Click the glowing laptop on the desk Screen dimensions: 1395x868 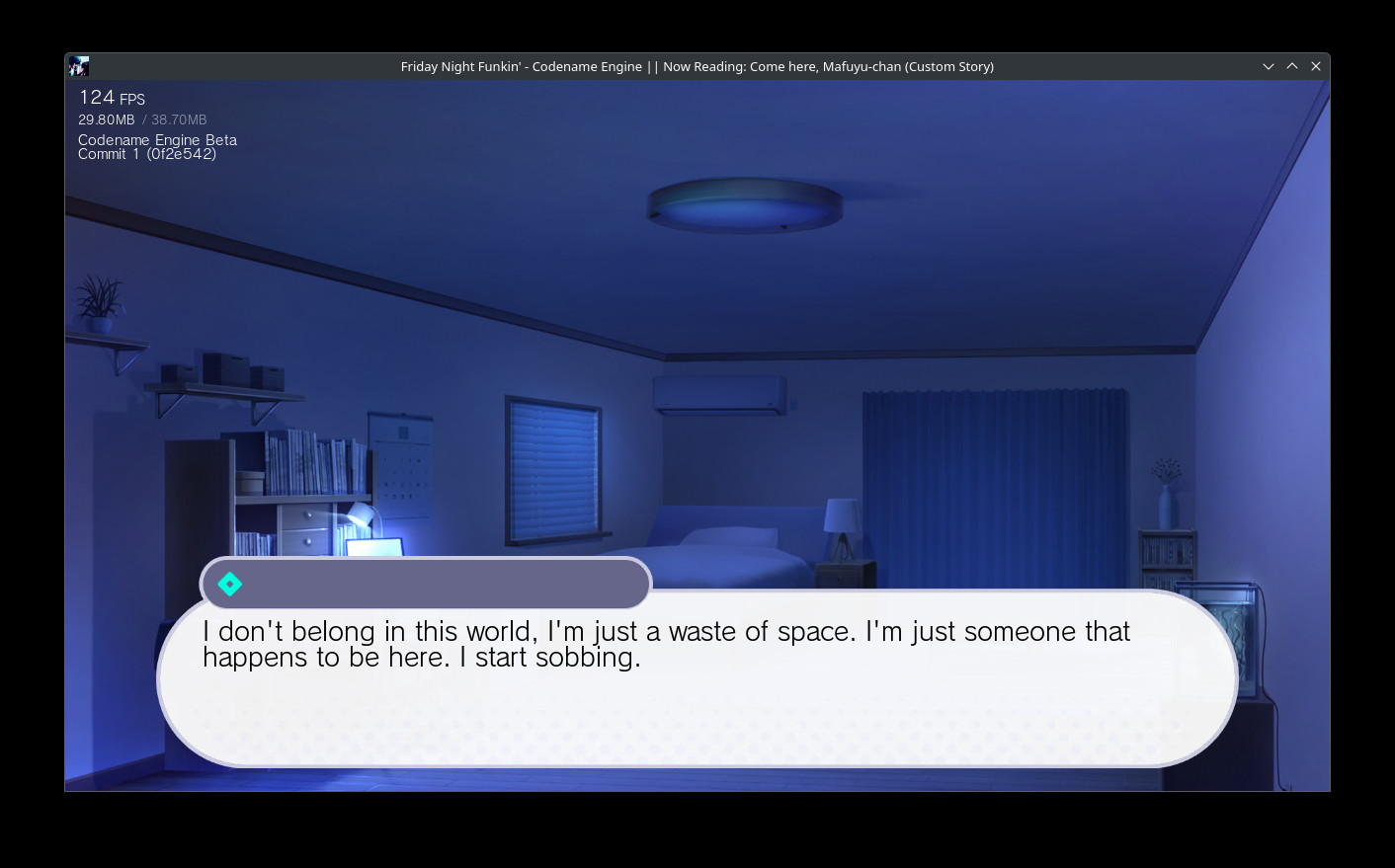[375, 548]
